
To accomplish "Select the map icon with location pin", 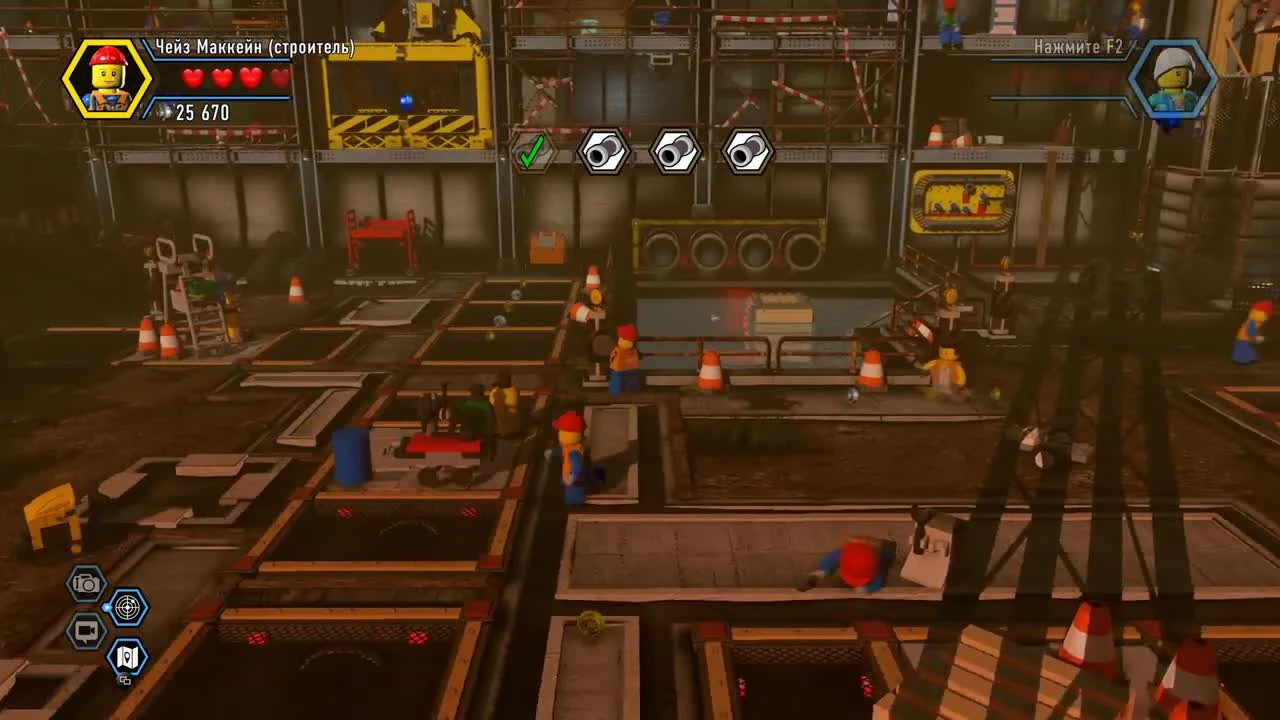I will click(x=128, y=658).
